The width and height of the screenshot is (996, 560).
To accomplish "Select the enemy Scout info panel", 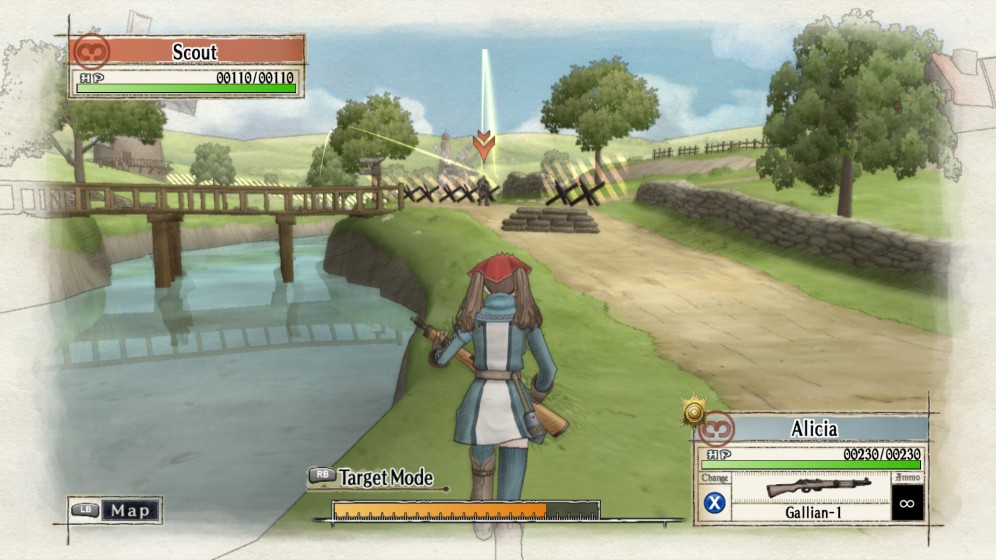I will click(x=187, y=66).
